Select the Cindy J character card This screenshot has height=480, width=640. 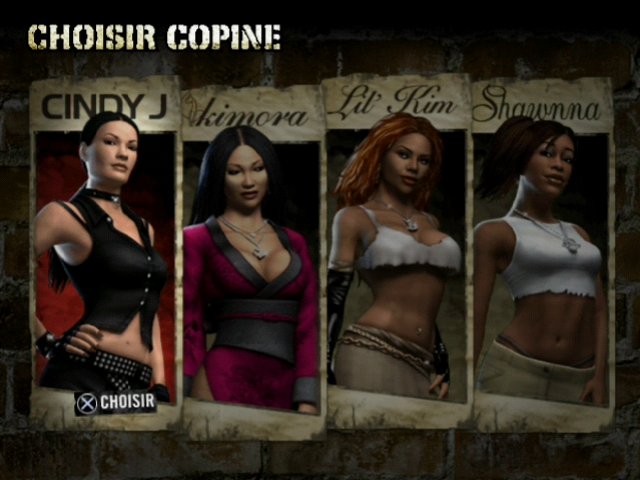tap(105, 250)
